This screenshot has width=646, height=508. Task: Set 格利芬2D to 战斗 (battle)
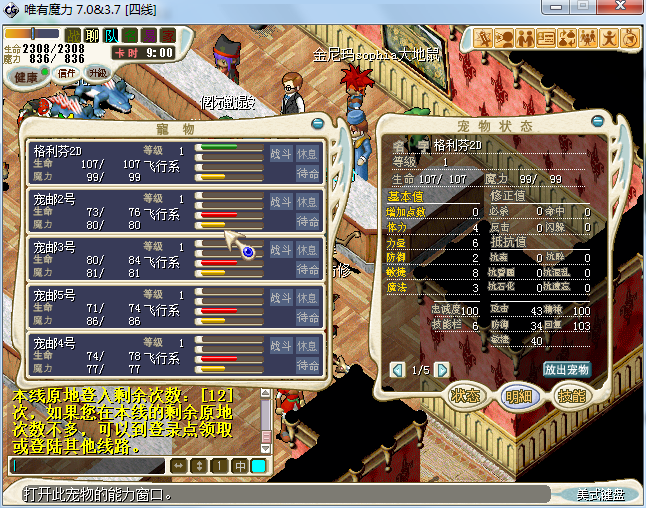click(281, 154)
